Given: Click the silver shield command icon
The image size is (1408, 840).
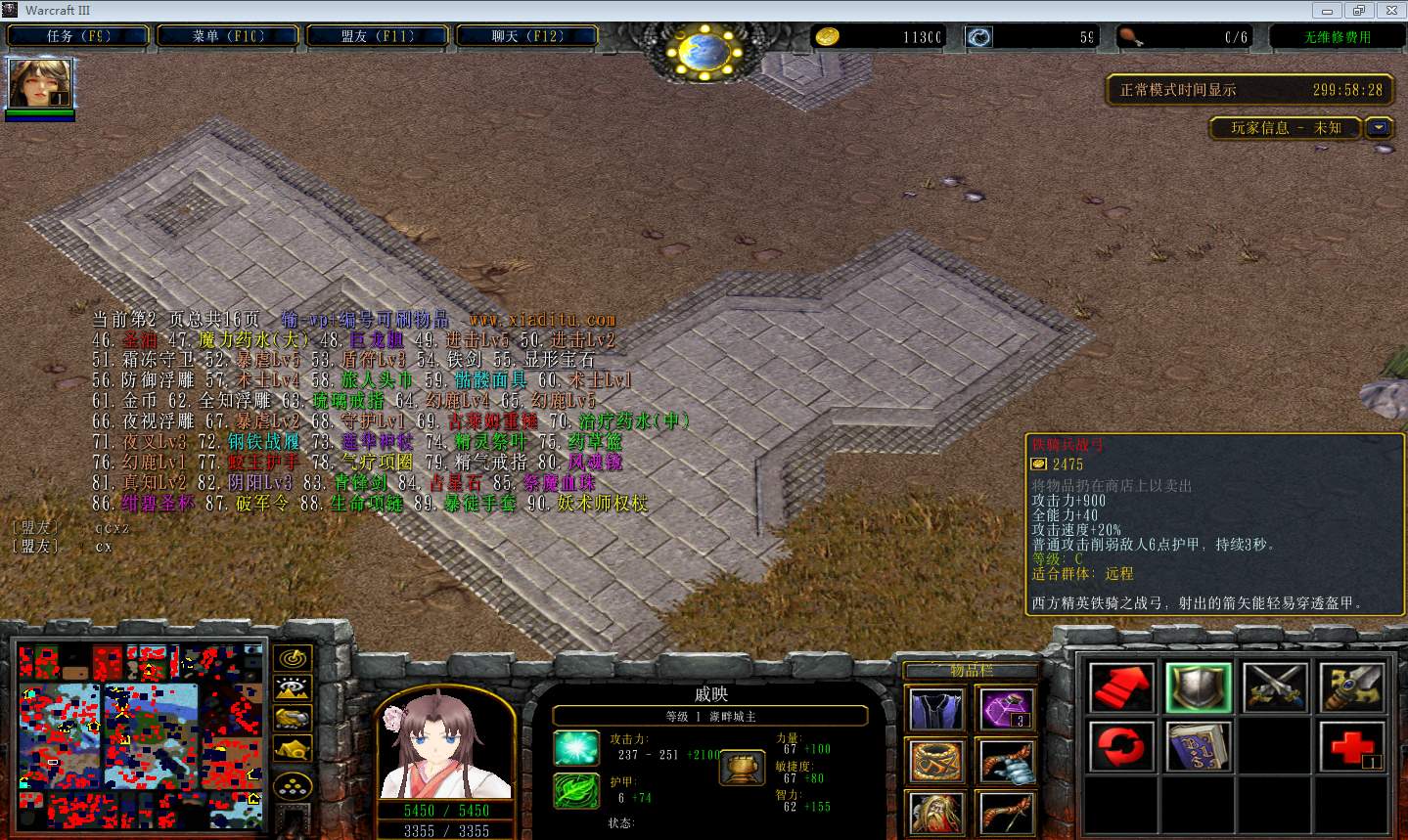Looking at the screenshot, I should [x=1199, y=687].
